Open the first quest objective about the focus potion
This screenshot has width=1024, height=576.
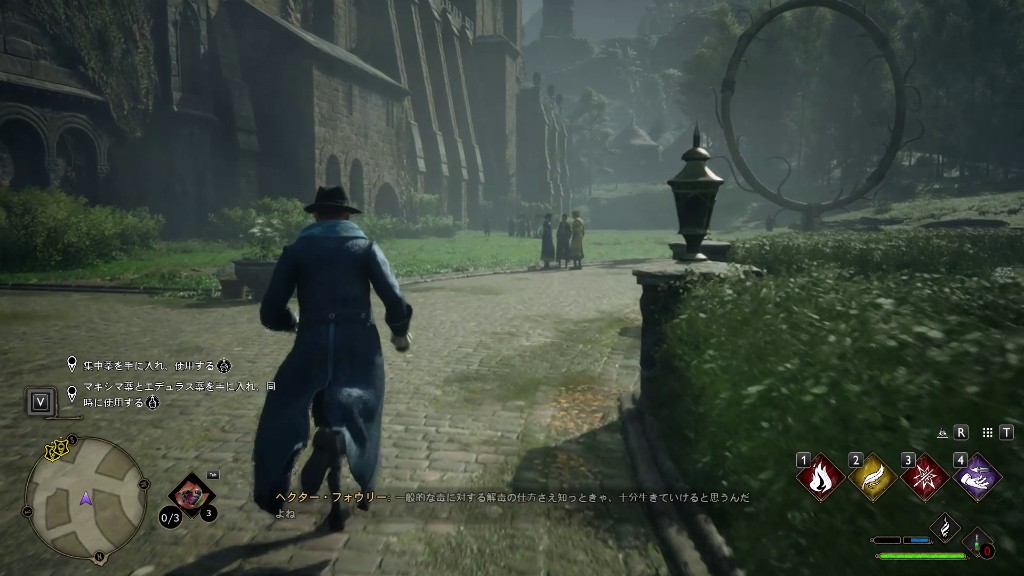pos(150,365)
